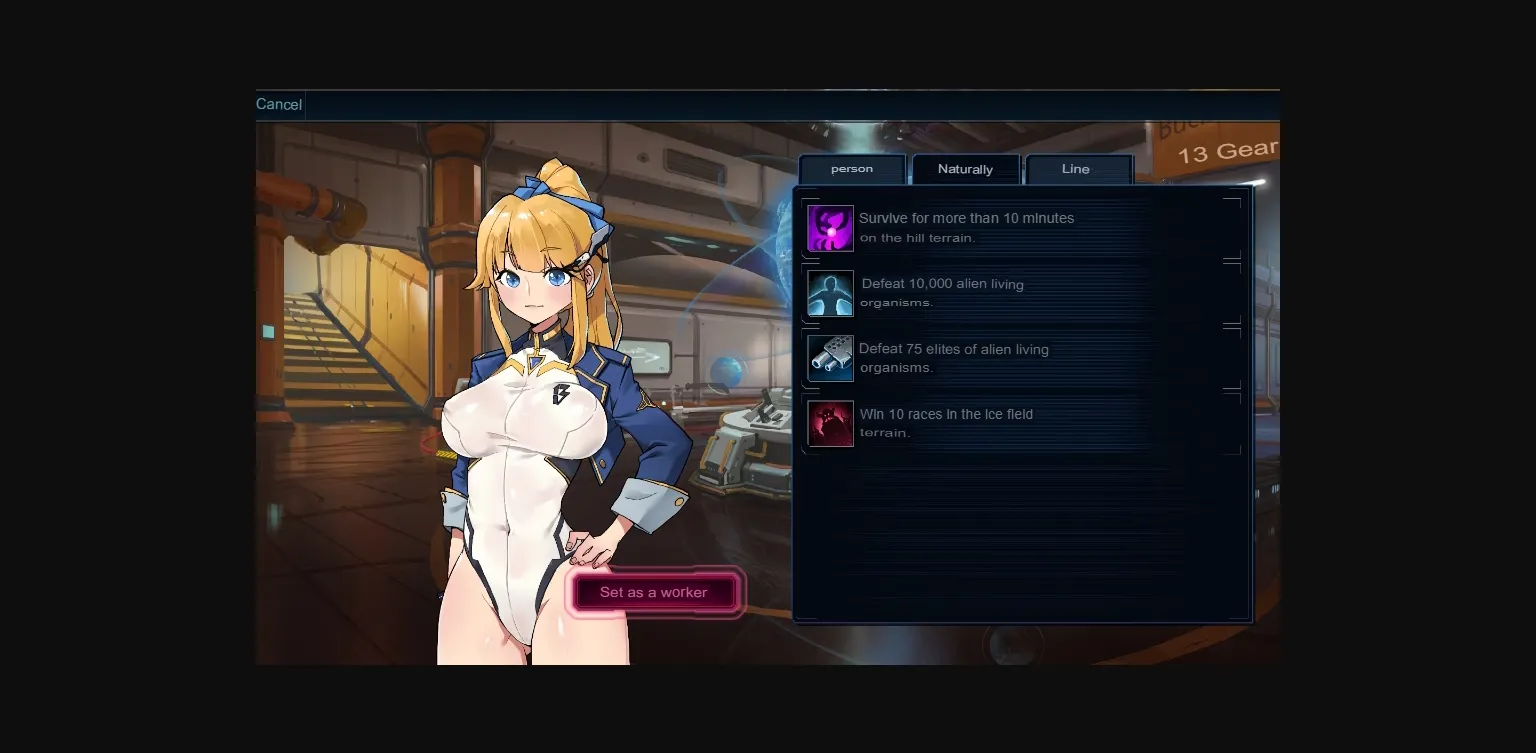Image resolution: width=1536 pixels, height=753 pixels.
Task: Click 'Cancel' at the top left
Action: pyautogui.click(x=279, y=104)
